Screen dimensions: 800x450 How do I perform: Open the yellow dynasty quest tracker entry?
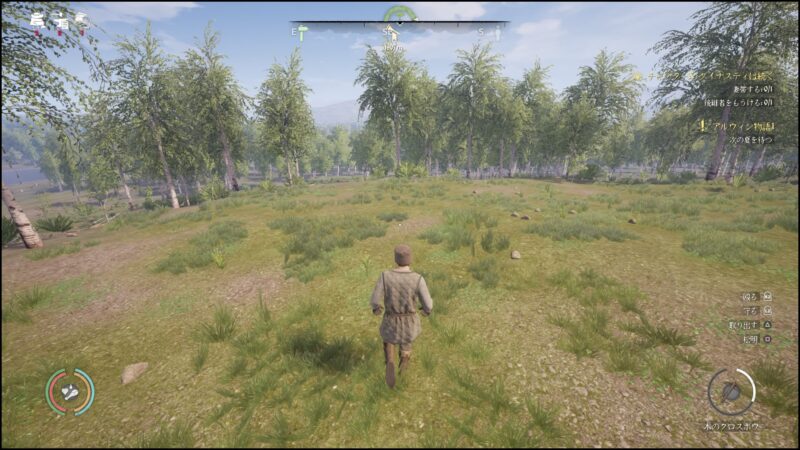(705, 74)
